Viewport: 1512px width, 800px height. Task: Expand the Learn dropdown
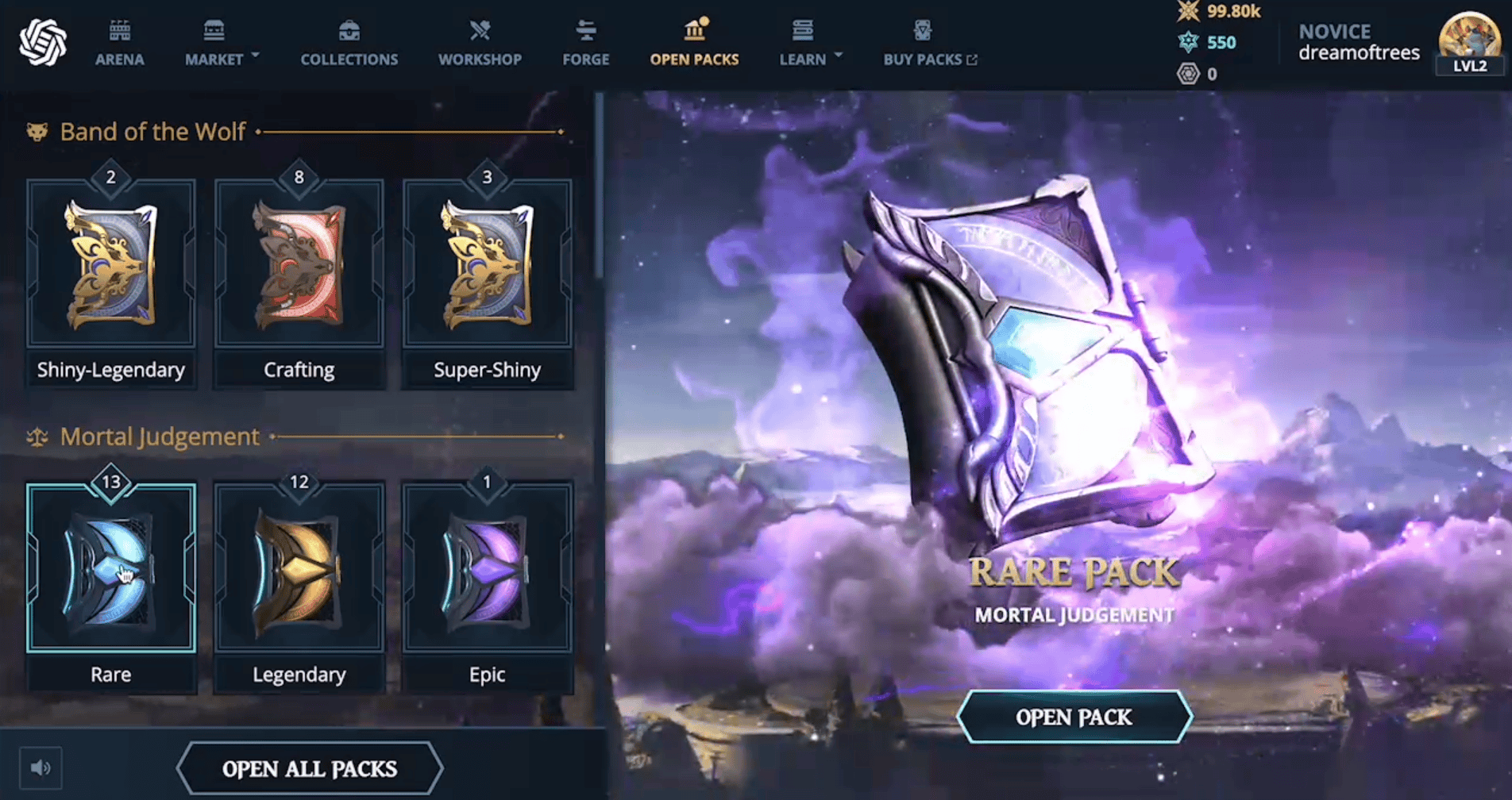coord(810,44)
